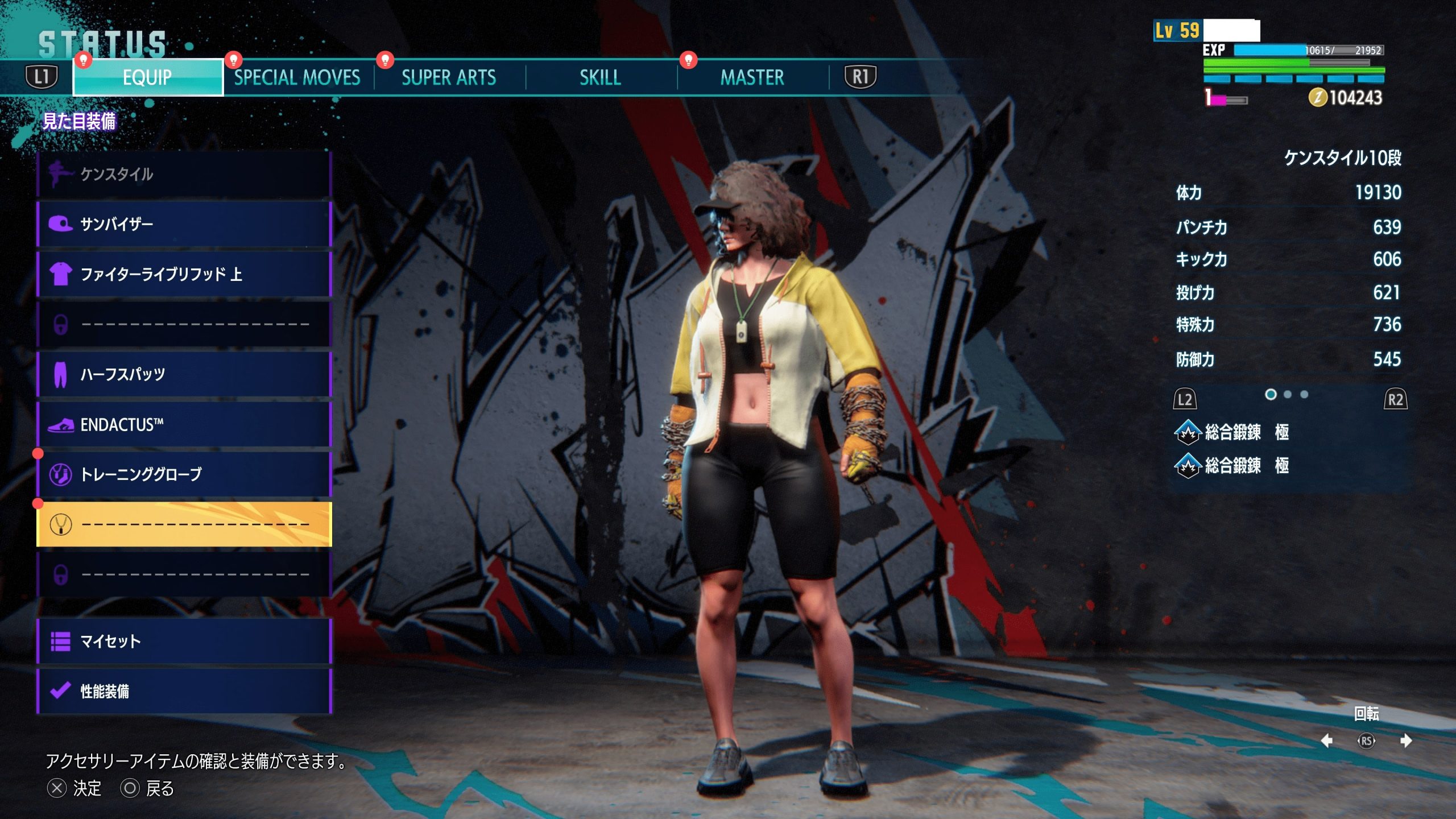Open the SPECIAL MOVES tab
Image resolution: width=1456 pixels, height=819 pixels.
point(297,77)
